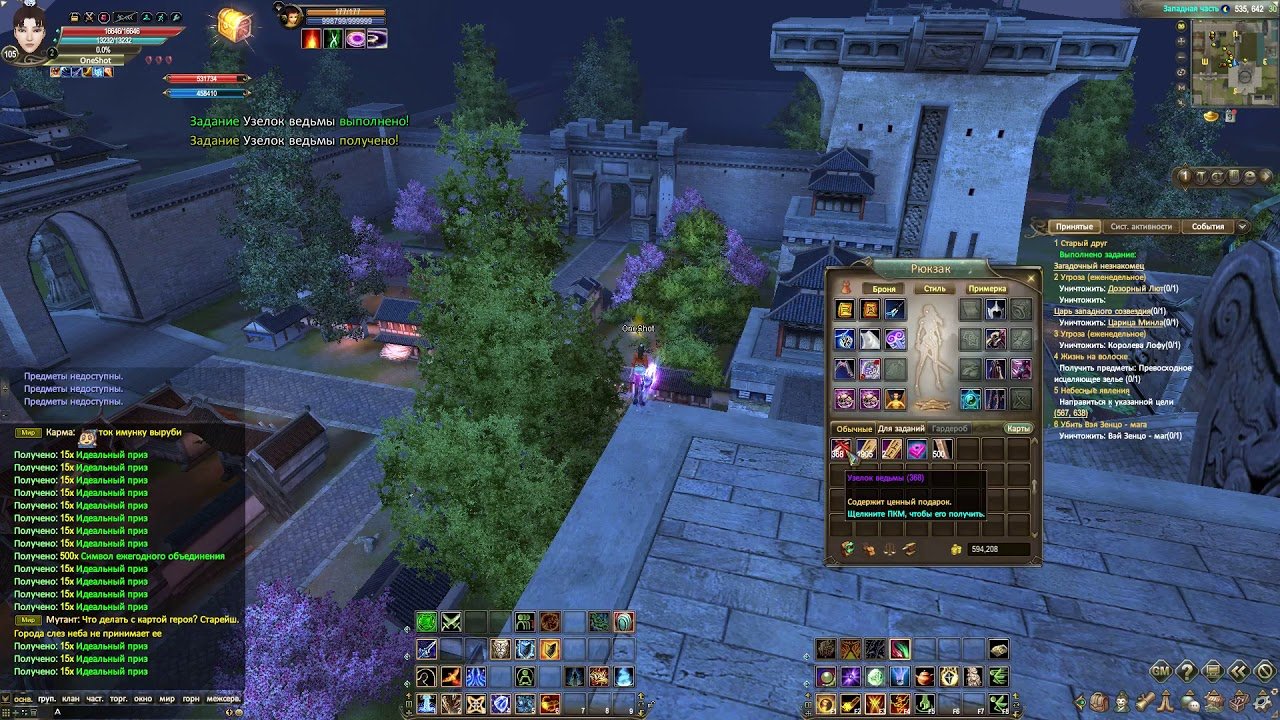Image resolution: width=1280 pixels, height=720 pixels.
Task: Switch to the Для заданий bag tab
Action: (901, 429)
